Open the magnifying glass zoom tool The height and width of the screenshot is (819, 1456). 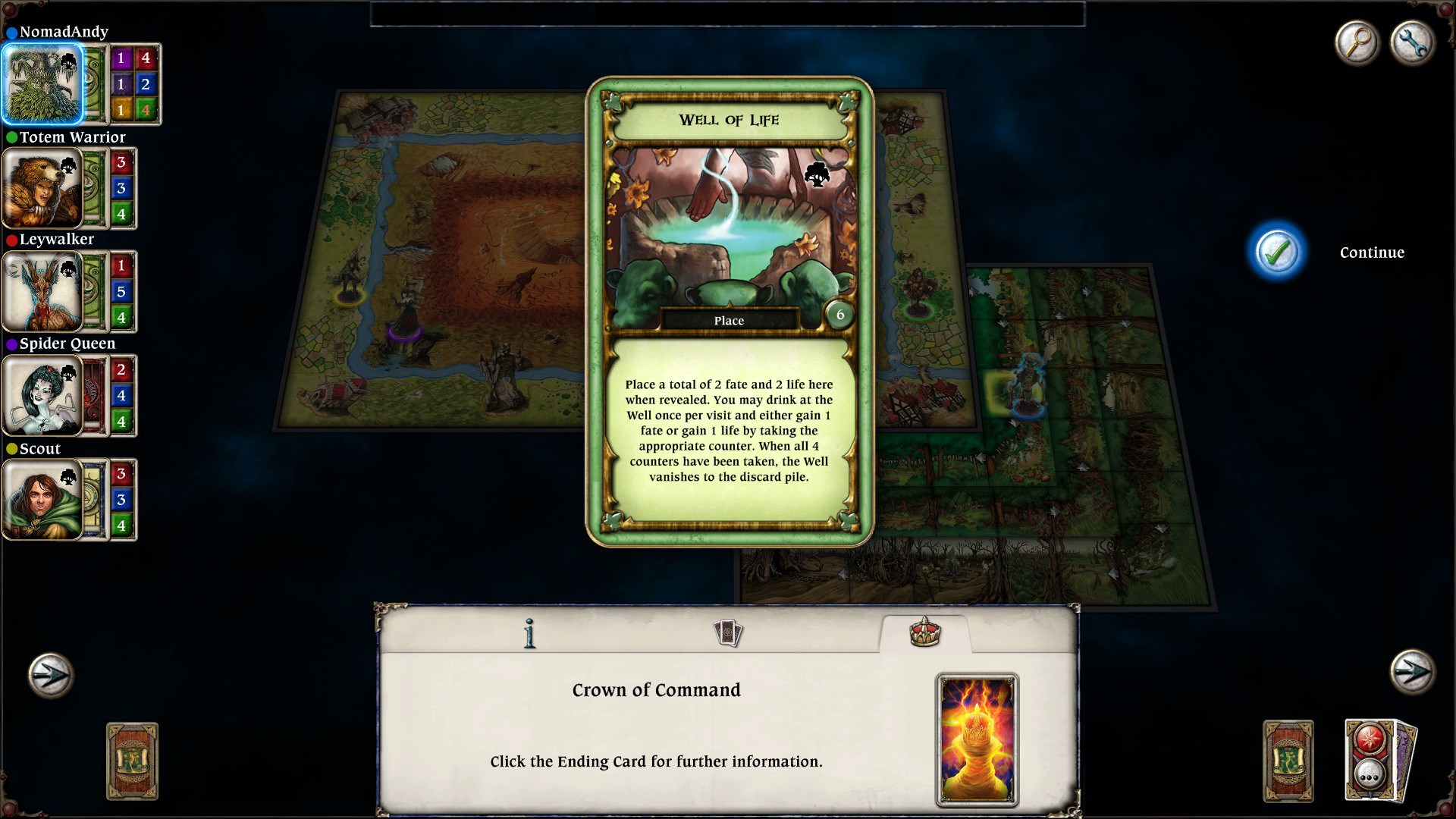1357,43
